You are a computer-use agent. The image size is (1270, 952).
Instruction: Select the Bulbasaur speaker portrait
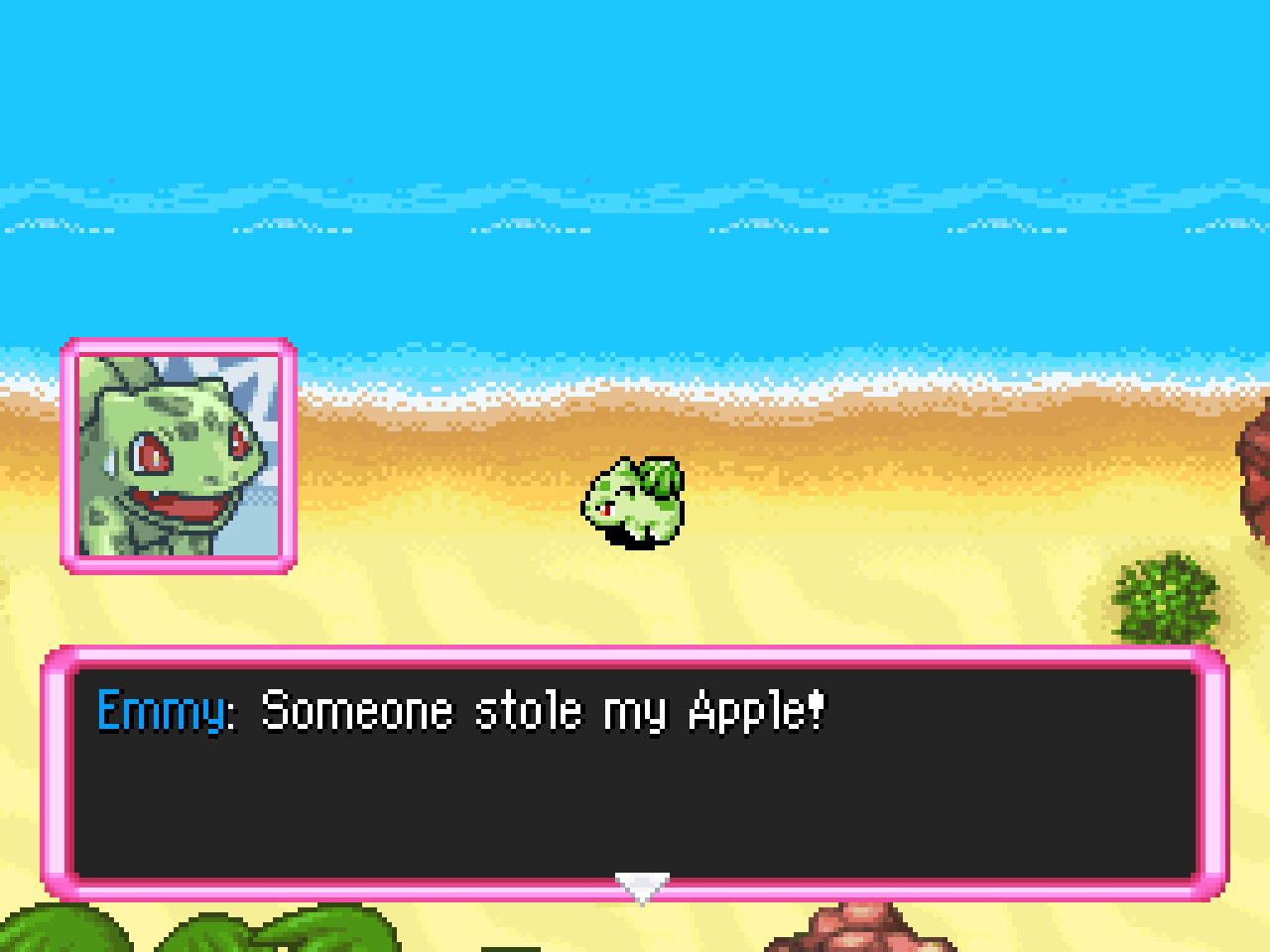pyautogui.click(x=179, y=455)
